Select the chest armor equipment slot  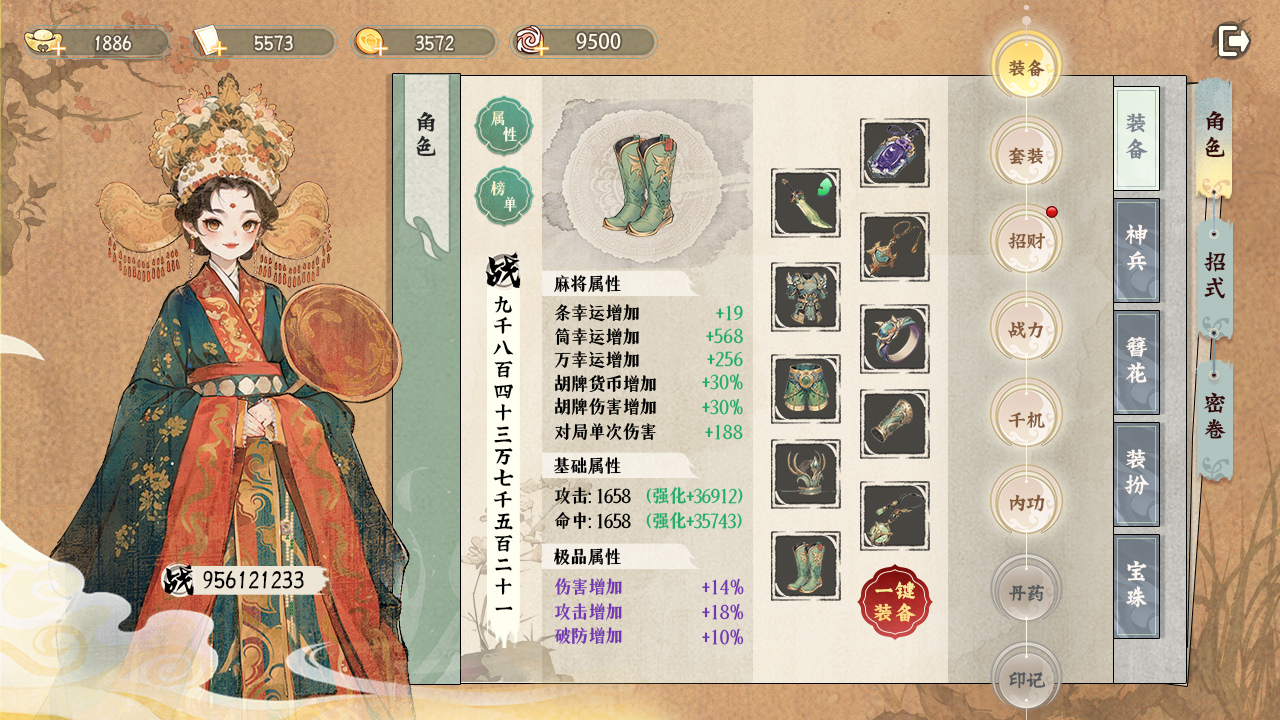coord(805,297)
